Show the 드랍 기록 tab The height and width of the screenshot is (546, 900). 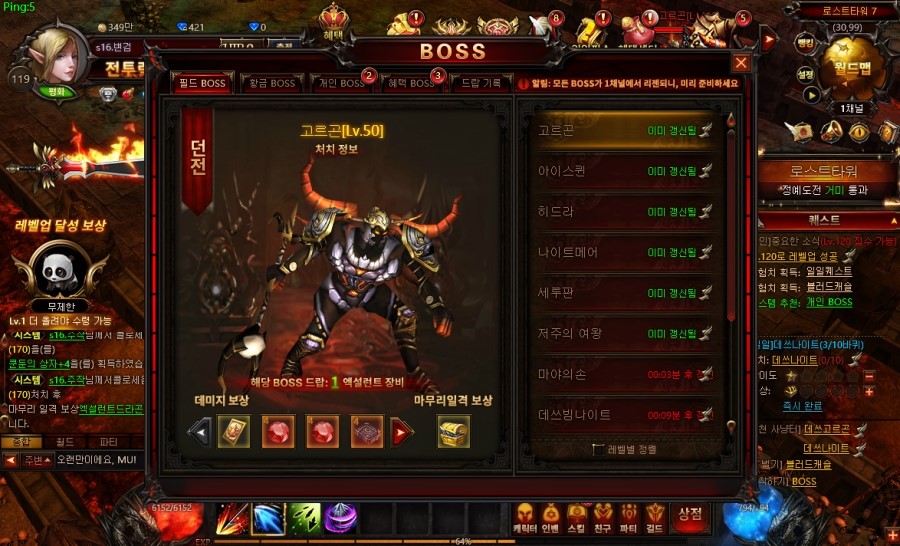tap(479, 84)
